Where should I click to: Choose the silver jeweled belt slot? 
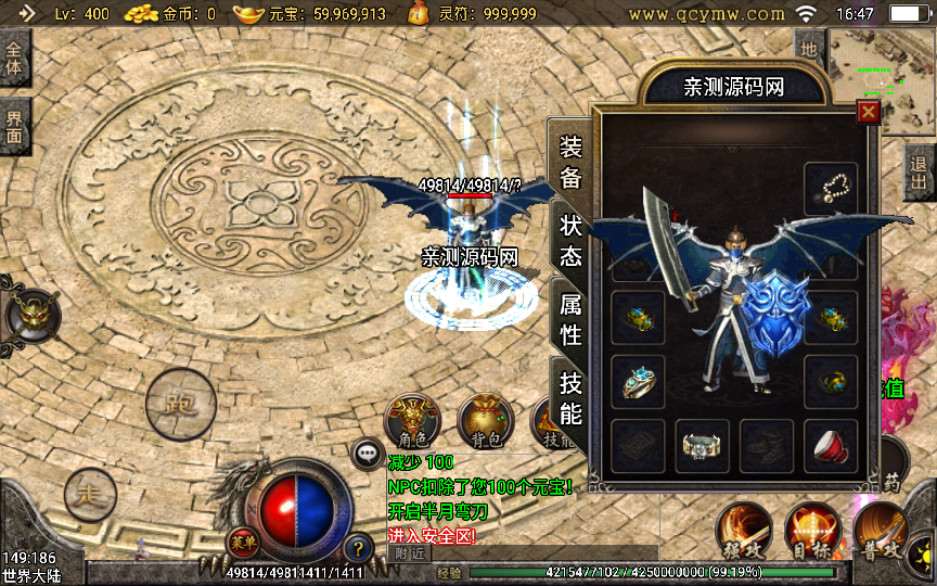pyautogui.click(x=702, y=444)
